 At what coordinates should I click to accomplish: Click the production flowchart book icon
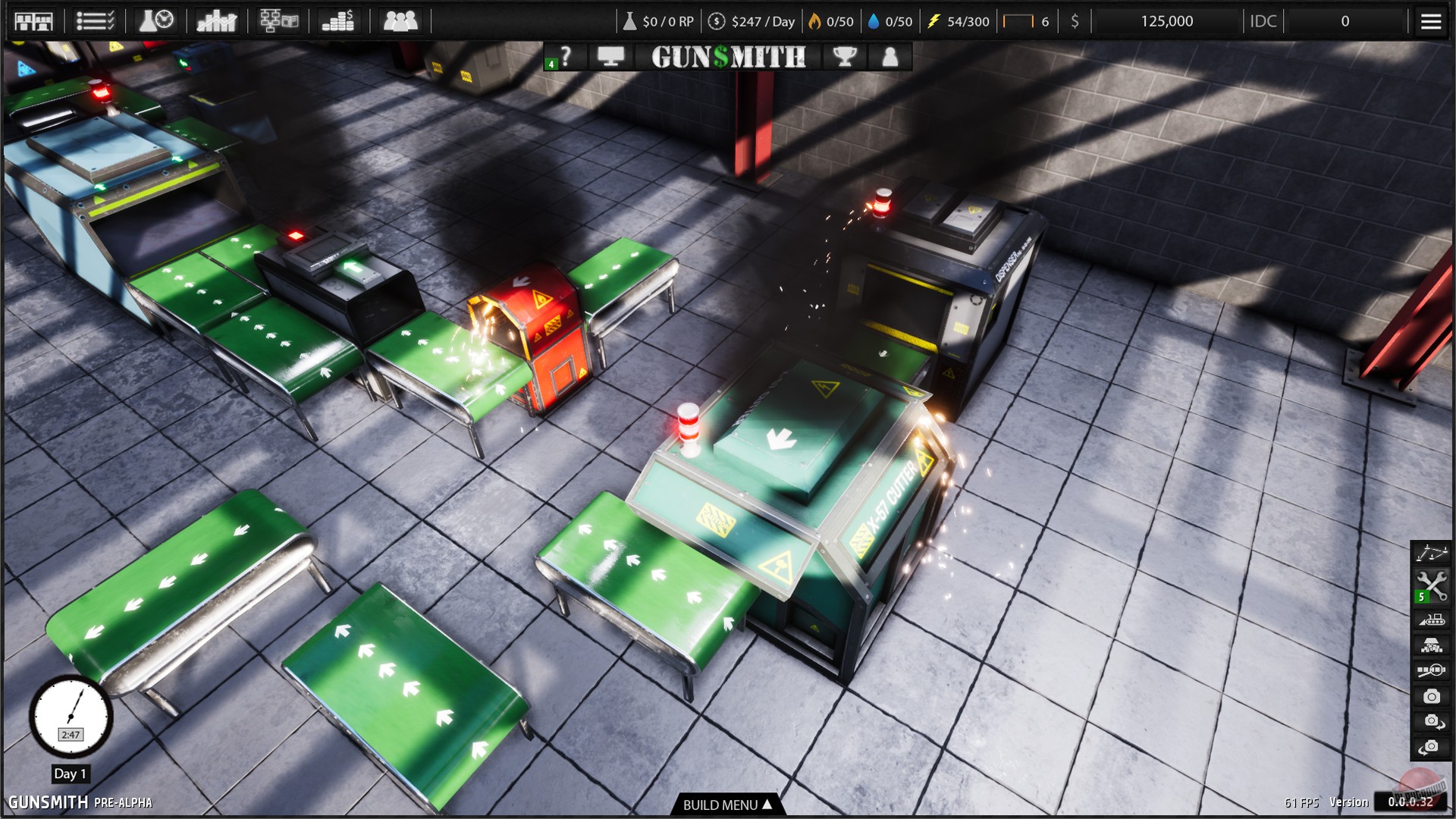[x=278, y=20]
